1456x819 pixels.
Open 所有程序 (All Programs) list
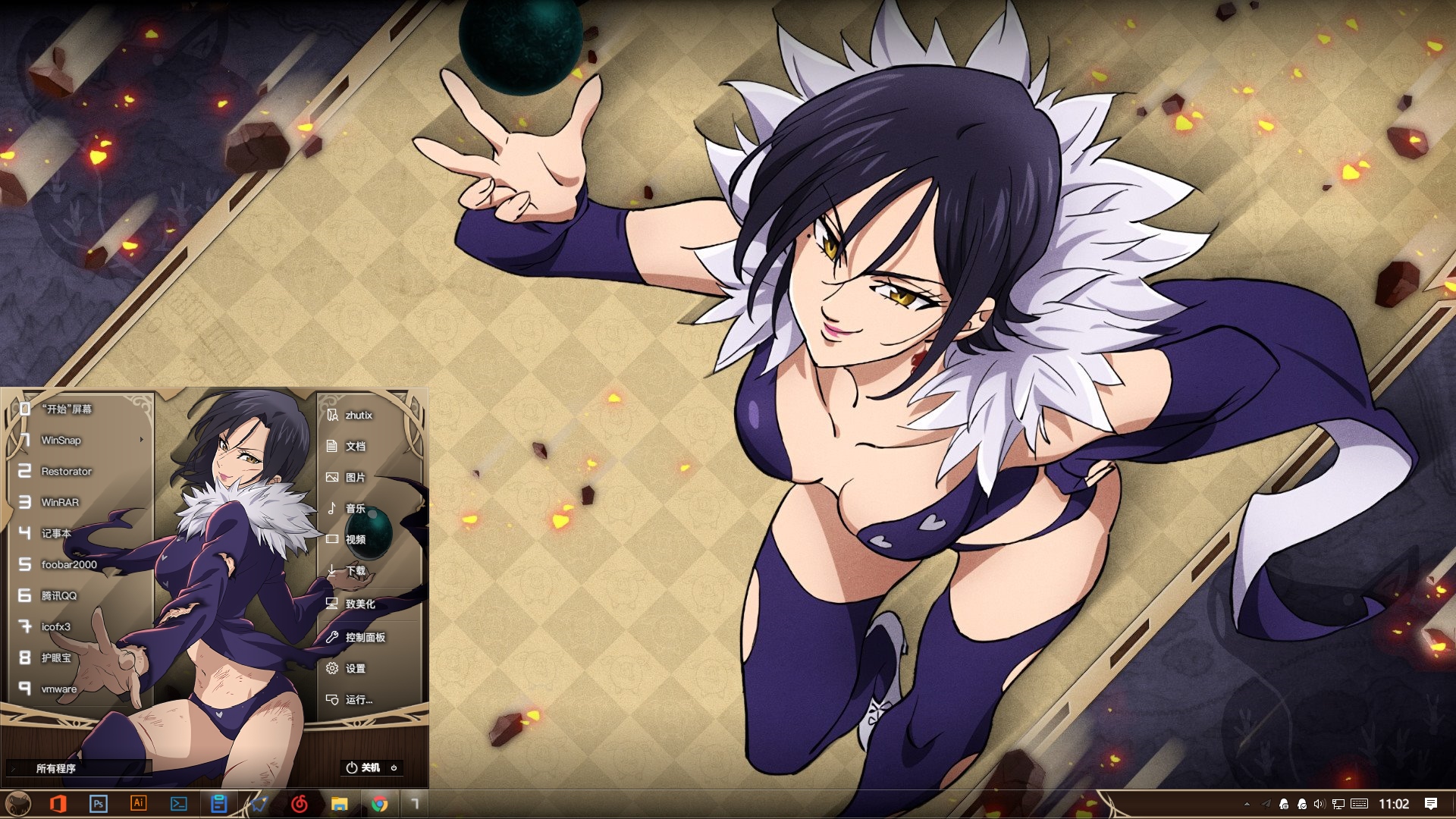click(x=56, y=768)
